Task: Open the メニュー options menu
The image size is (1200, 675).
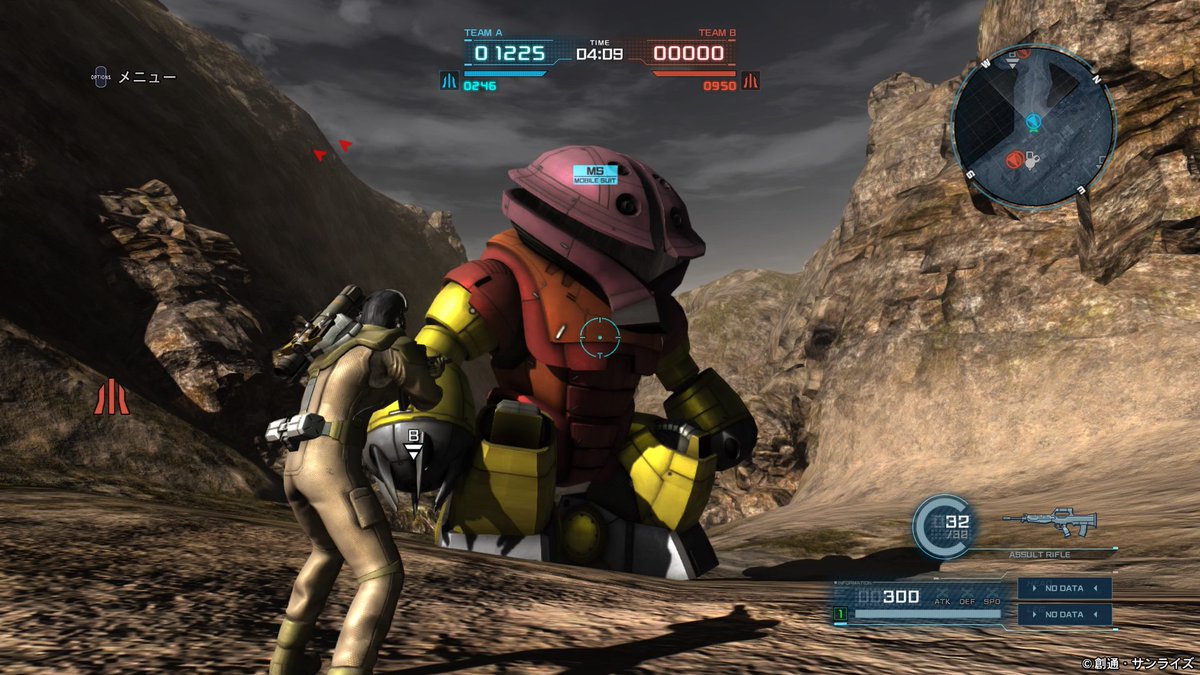Action: click(x=134, y=77)
